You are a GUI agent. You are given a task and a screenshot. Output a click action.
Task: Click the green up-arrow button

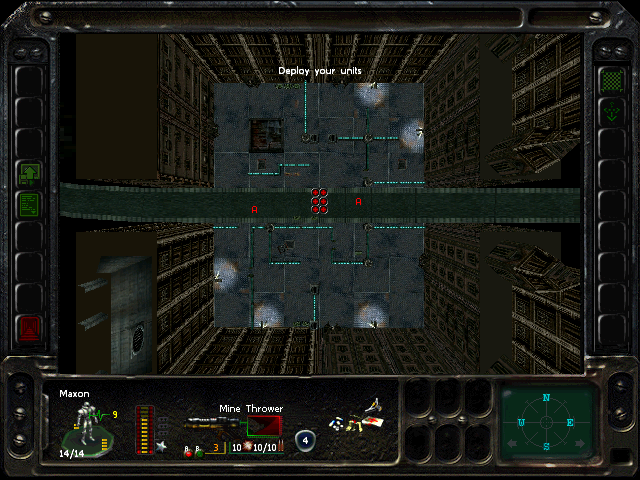[29, 173]
